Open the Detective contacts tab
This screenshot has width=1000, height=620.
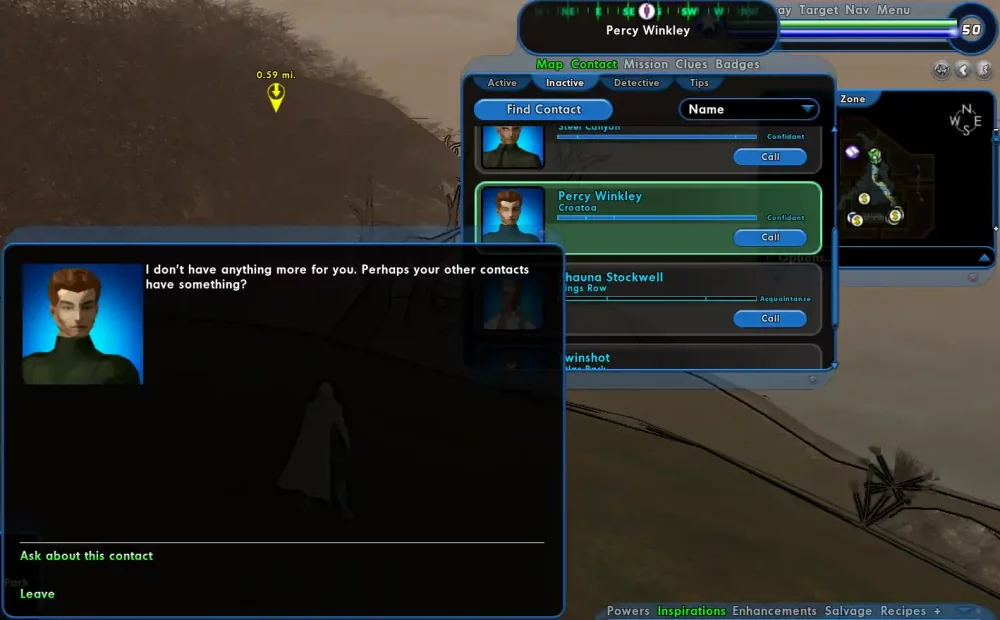click(x=636, y=83)
